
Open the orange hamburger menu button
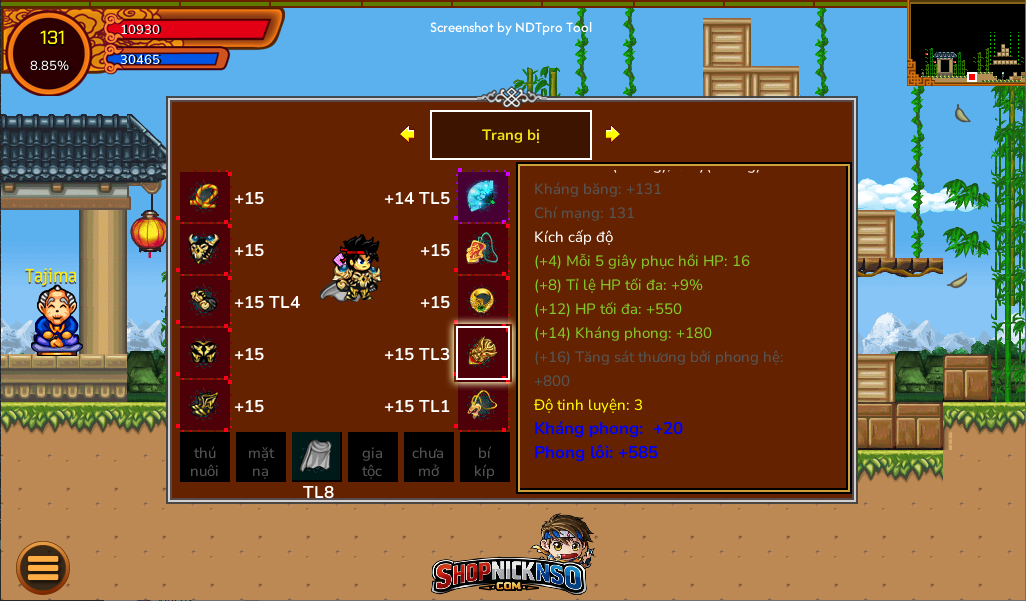(43, 568)
